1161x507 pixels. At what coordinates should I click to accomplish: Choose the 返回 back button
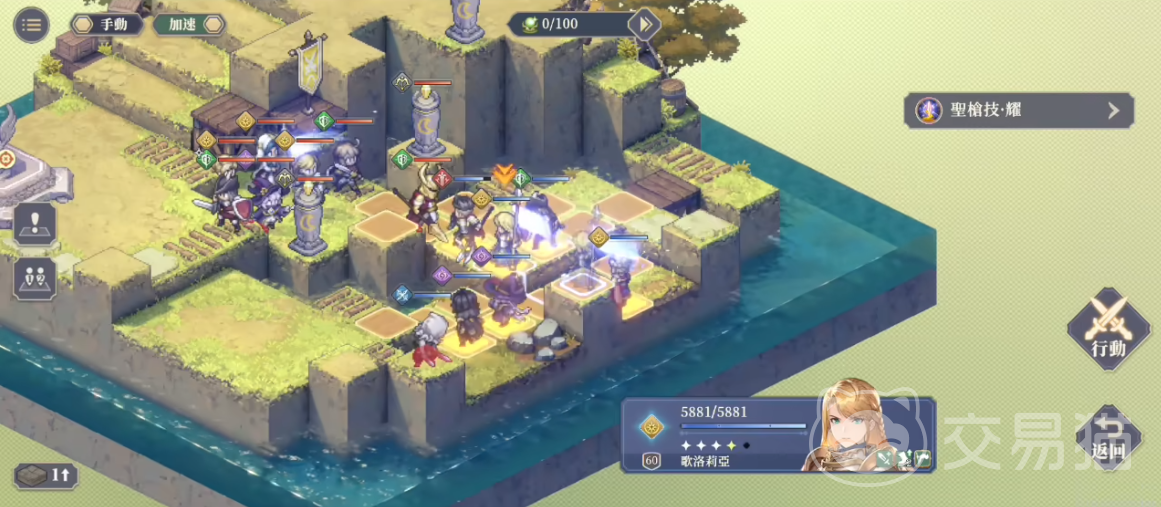click(x=1108, y=441)
